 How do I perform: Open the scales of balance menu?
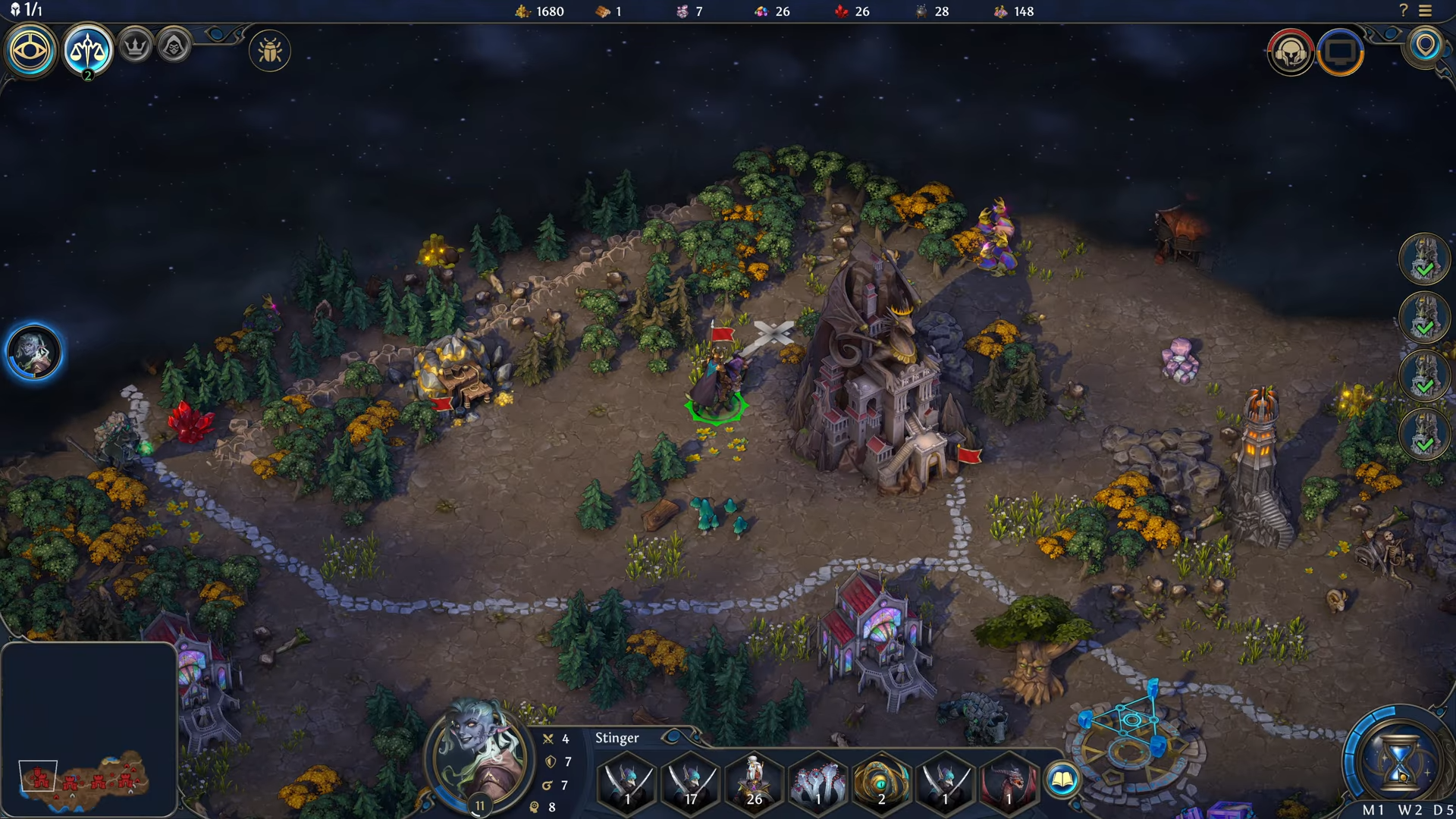tap(87, 50)
